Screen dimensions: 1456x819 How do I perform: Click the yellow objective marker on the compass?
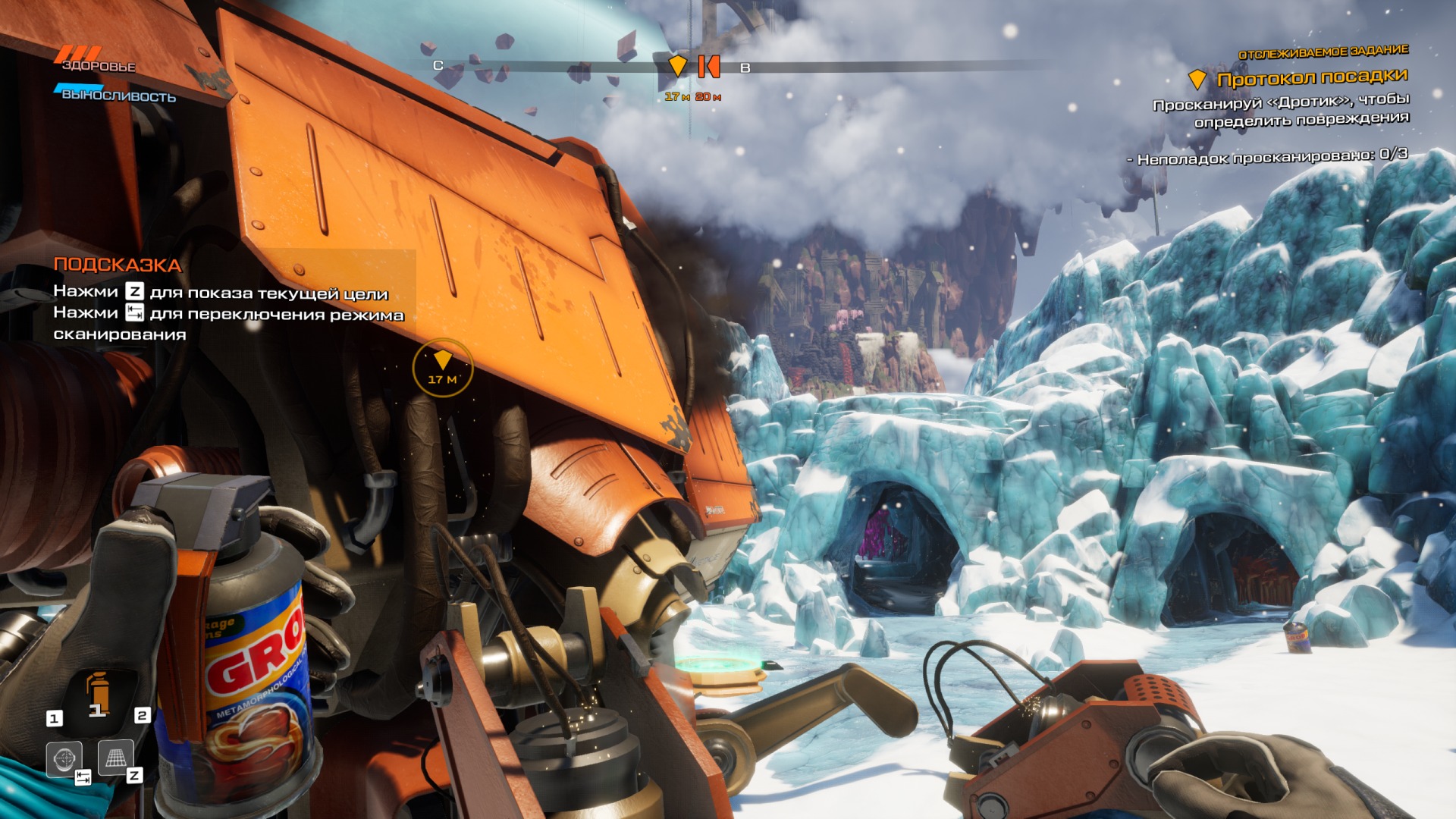click(x=677, y=66)
